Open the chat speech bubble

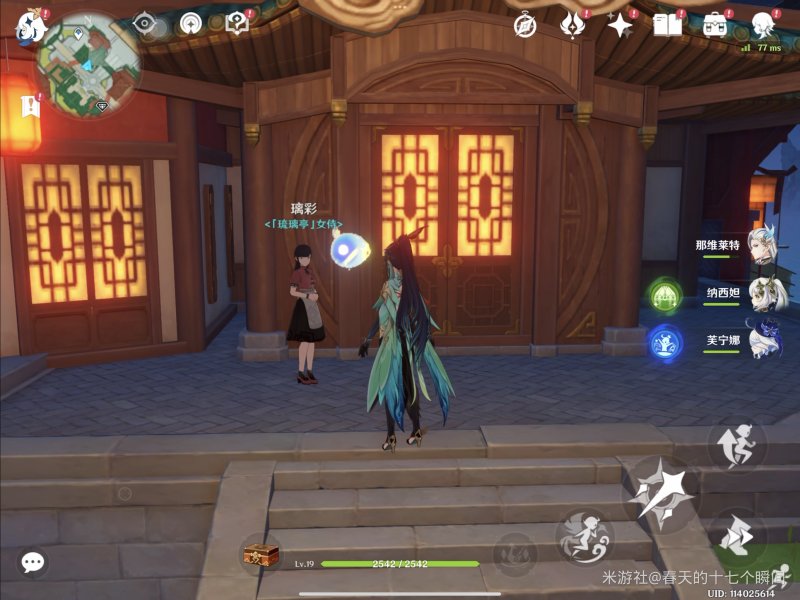33,562
